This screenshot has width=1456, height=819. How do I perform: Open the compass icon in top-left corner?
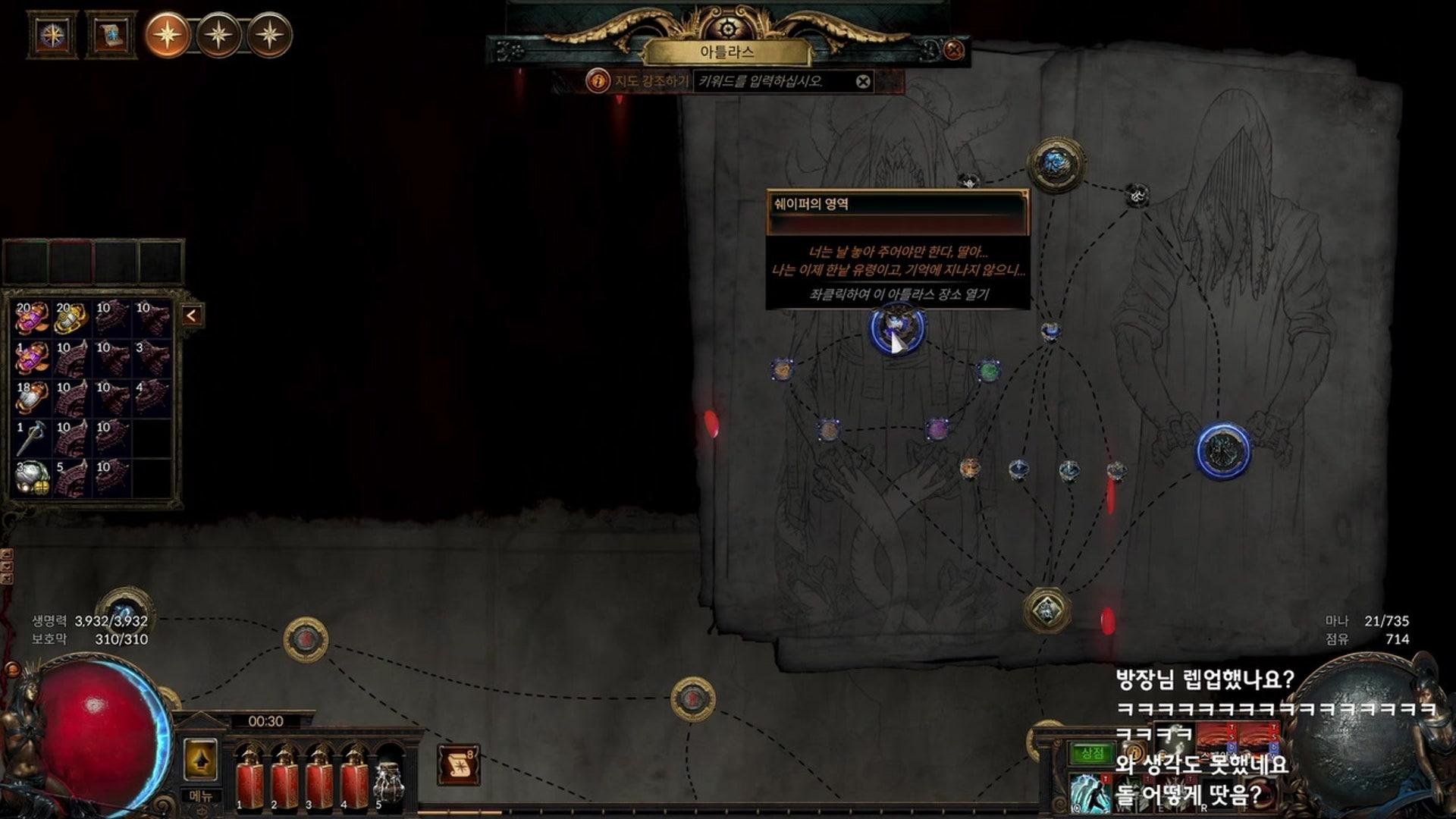[52, 35]
